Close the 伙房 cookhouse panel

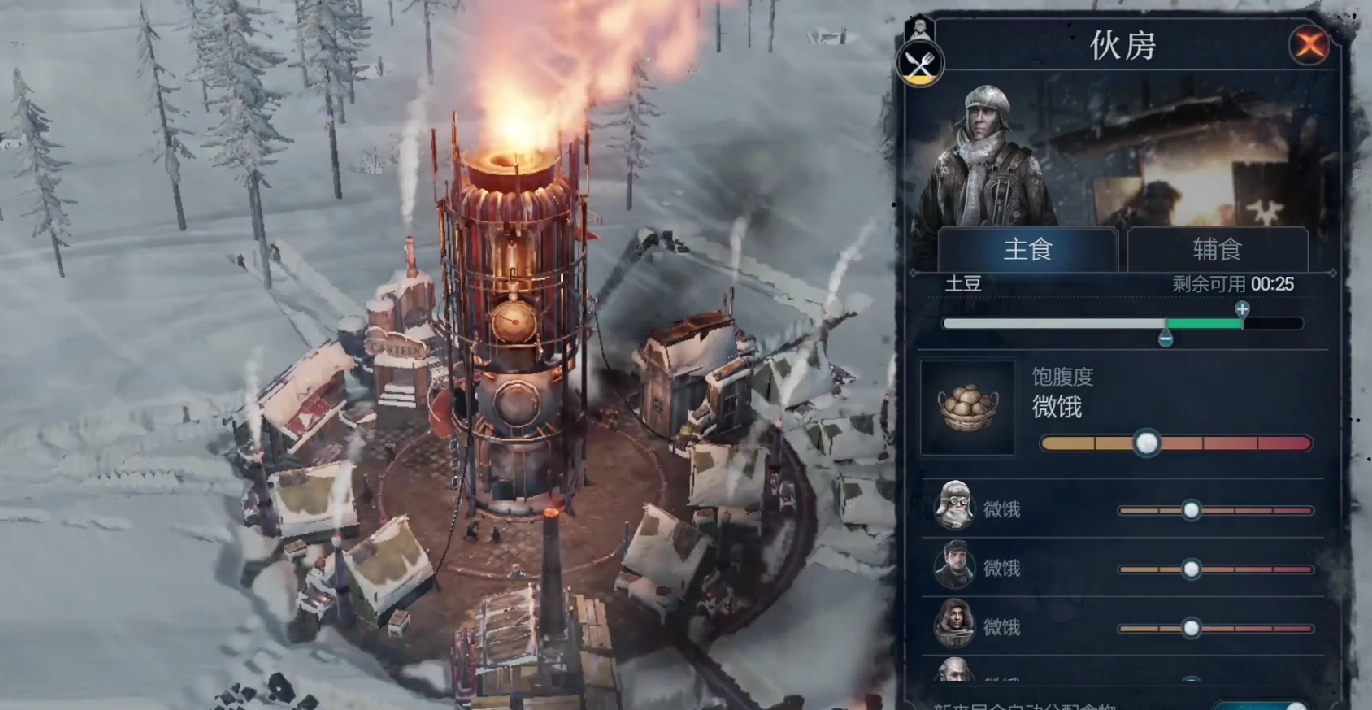[1308, 44]
